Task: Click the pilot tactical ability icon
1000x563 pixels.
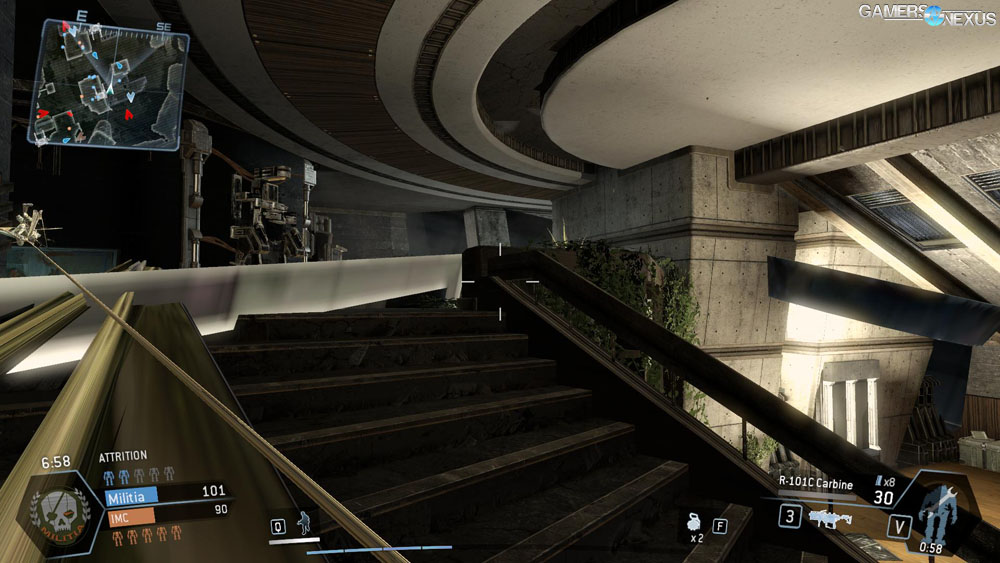Action: [304, 523]
